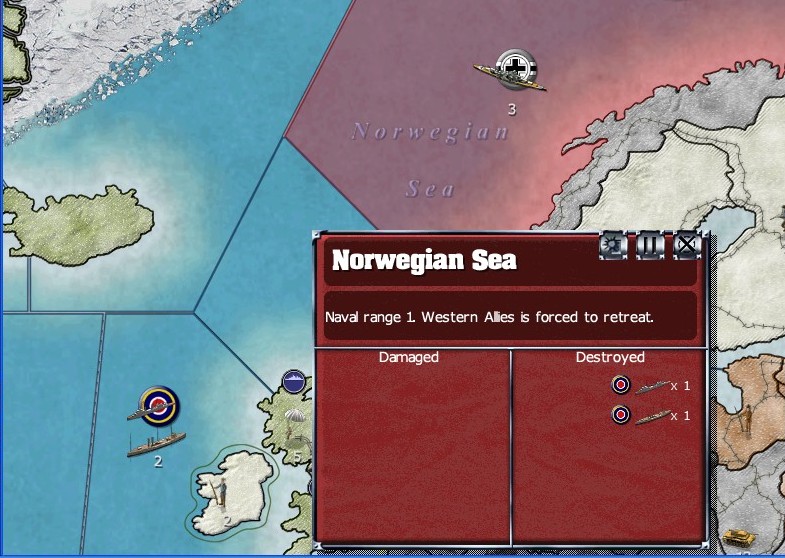Close the Norwegian Sea battle panel

coord(686,245)
